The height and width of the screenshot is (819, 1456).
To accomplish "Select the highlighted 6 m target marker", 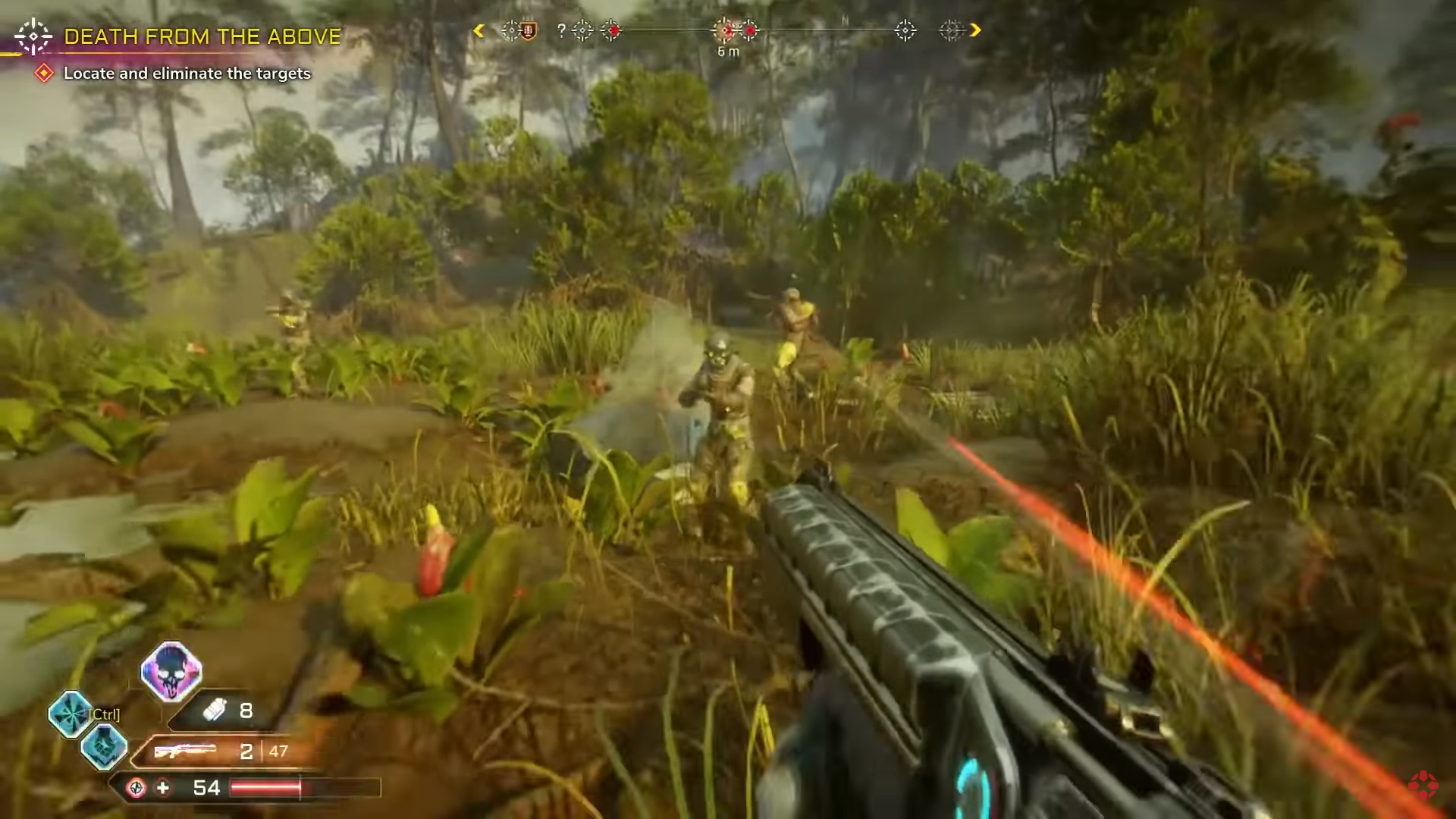I will pyautogui.click(x=726, y=30).
